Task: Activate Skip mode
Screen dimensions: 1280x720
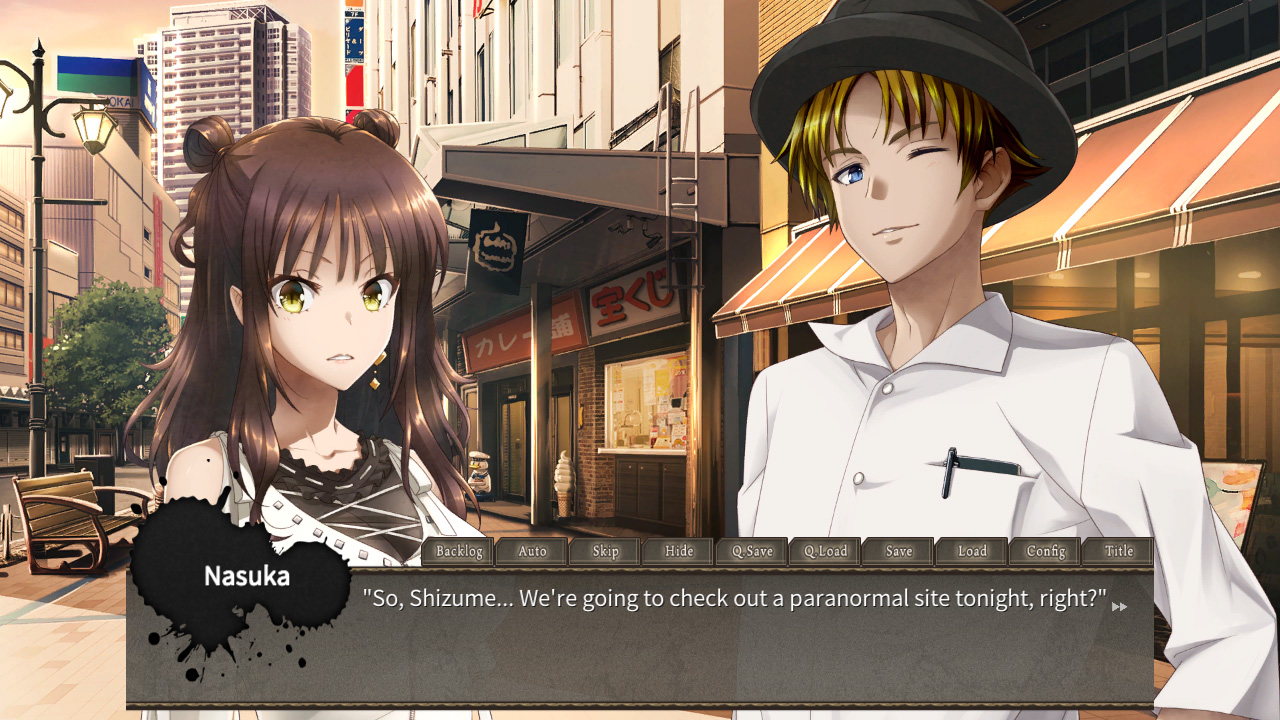Action: tap(605, 551)
